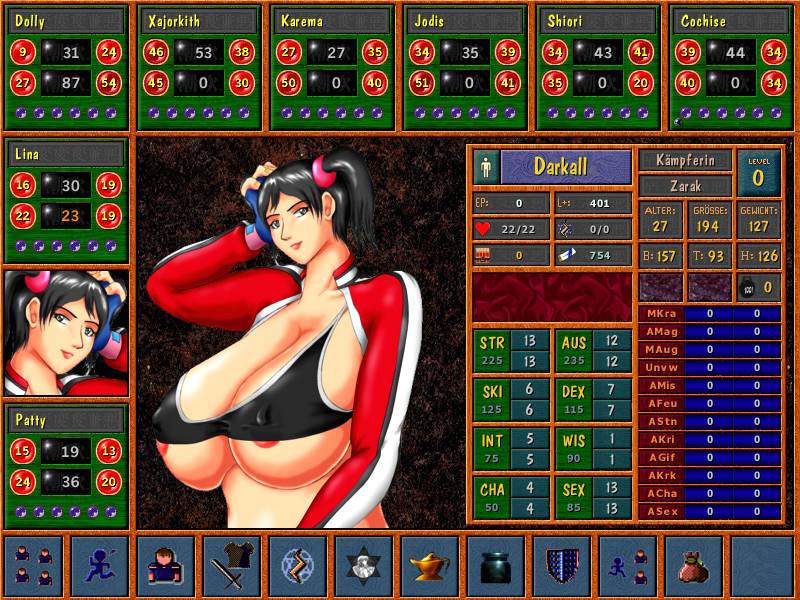
Task: Pick Jodis in the party roster
Action: [465, 67]
